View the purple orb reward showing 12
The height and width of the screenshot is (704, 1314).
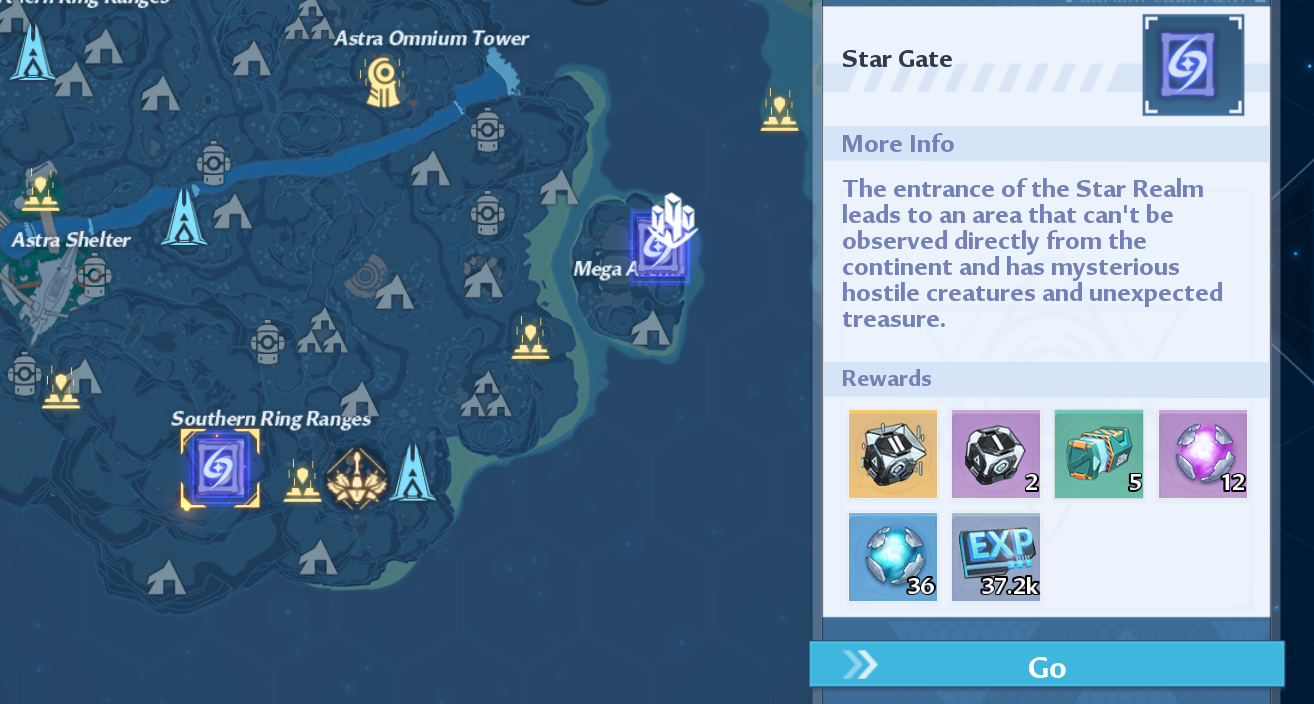1202,453
